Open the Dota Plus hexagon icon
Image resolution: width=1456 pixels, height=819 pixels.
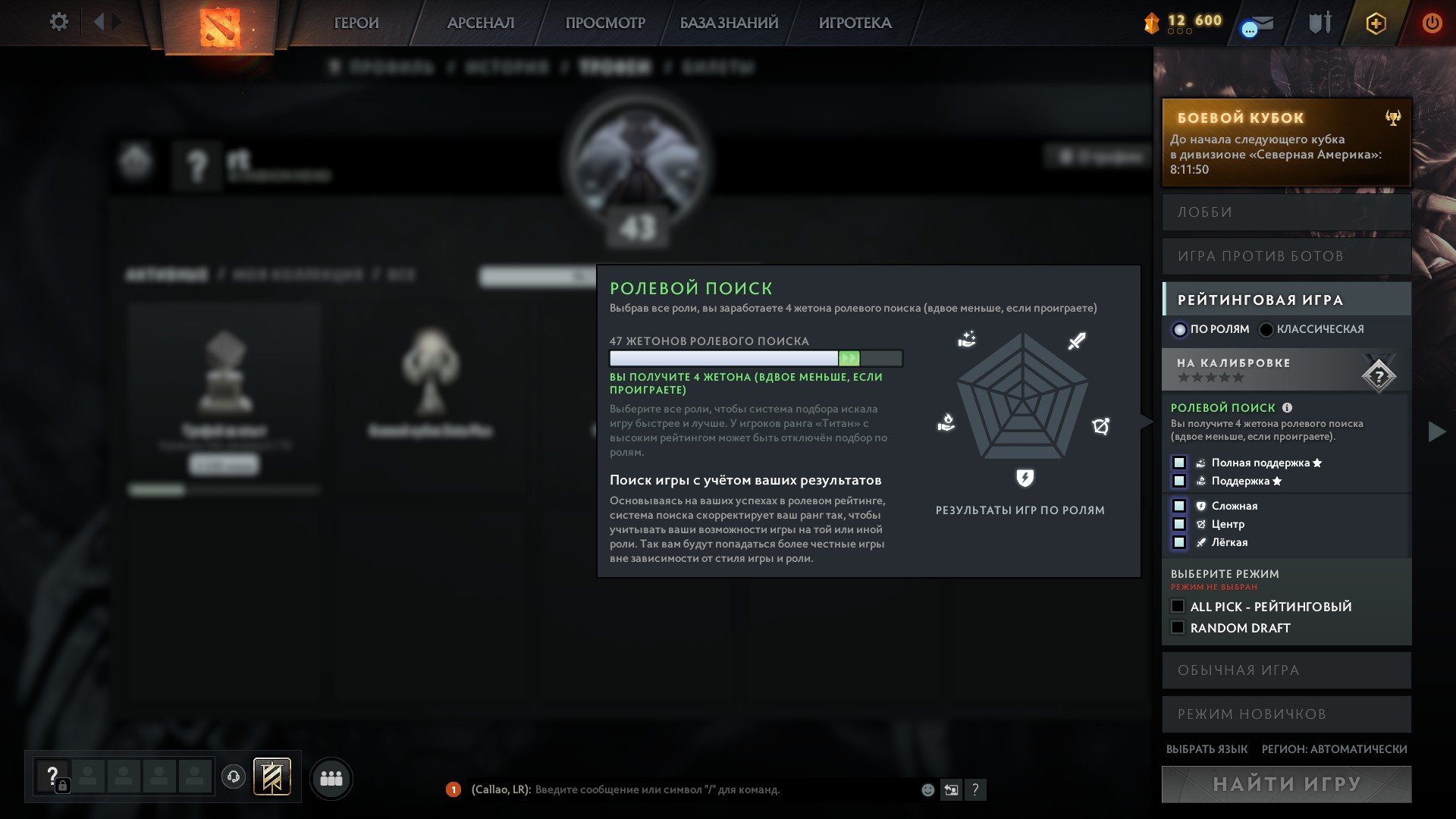[1375, 23]
